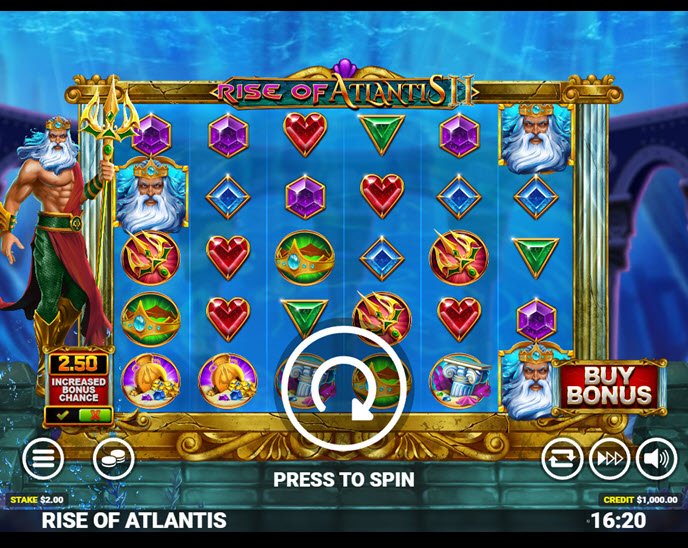Open the coin stack bet settings
This screenshot has height=548, width=688.
pos(113,459)
